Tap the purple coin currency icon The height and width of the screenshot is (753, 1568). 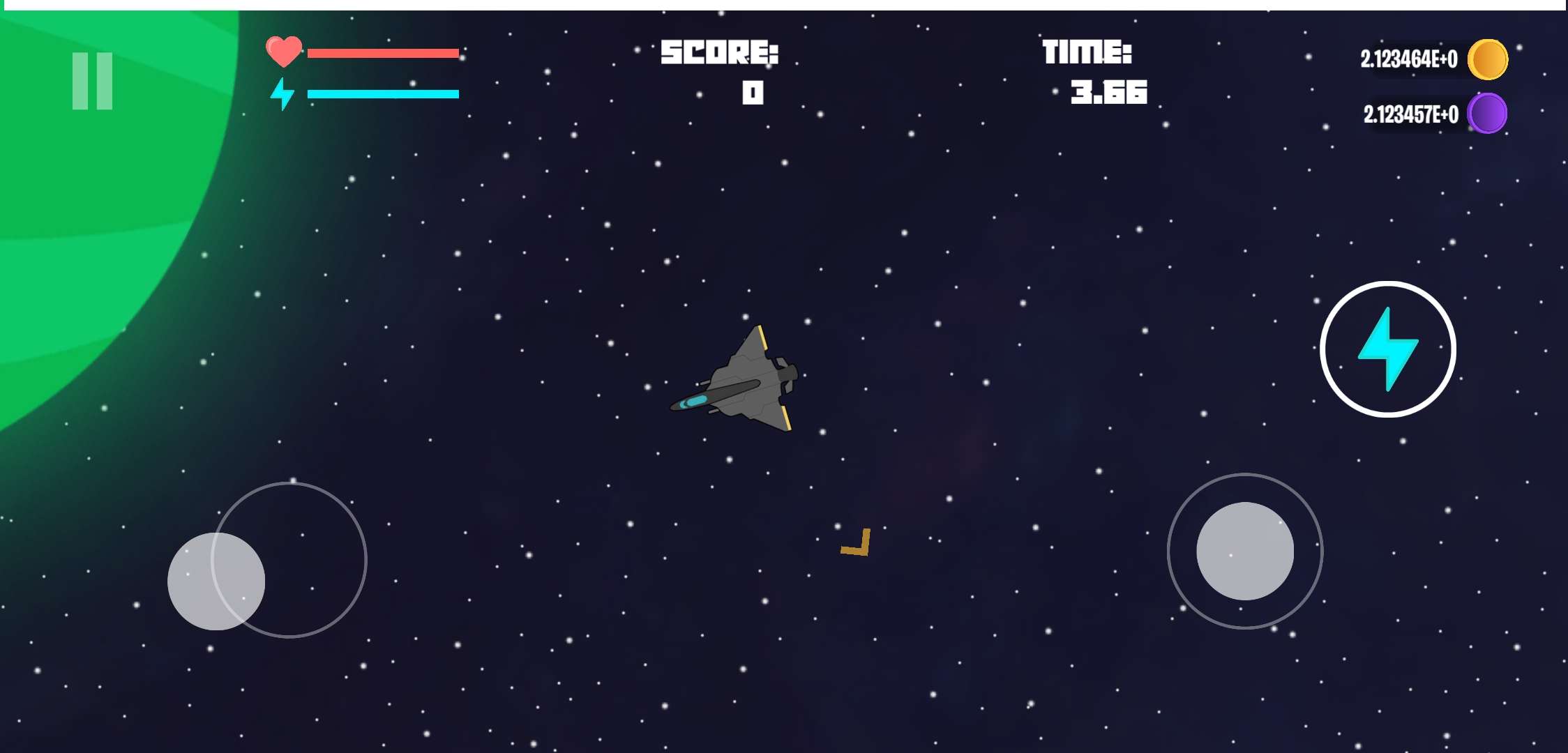click(x=1488, y=112)
